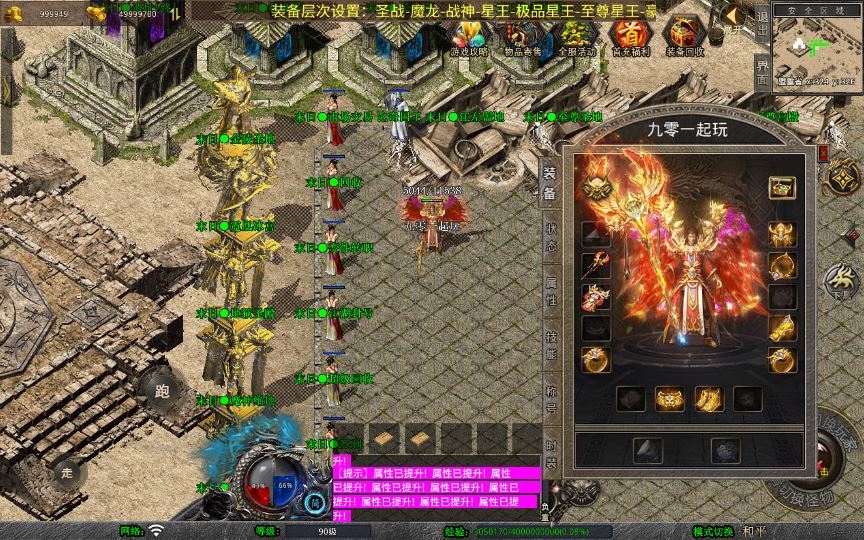Viewport: 864px width, 540px height.
Task: Select the equipped flaming staff weapon slot
Action: [x=596, y=265]
